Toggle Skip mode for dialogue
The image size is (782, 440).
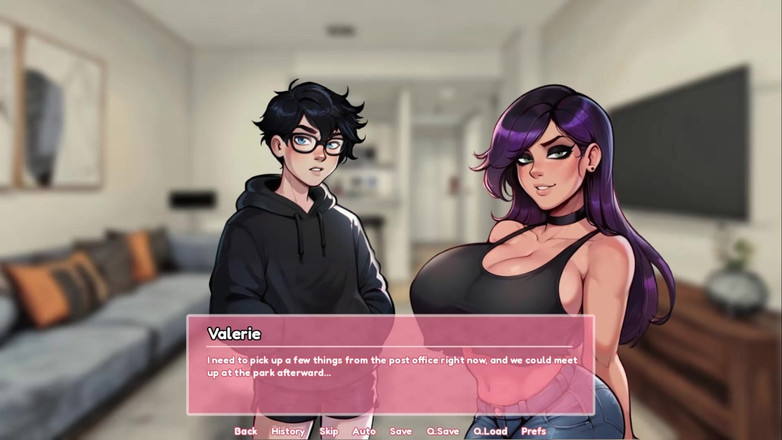tap(328, 431)
